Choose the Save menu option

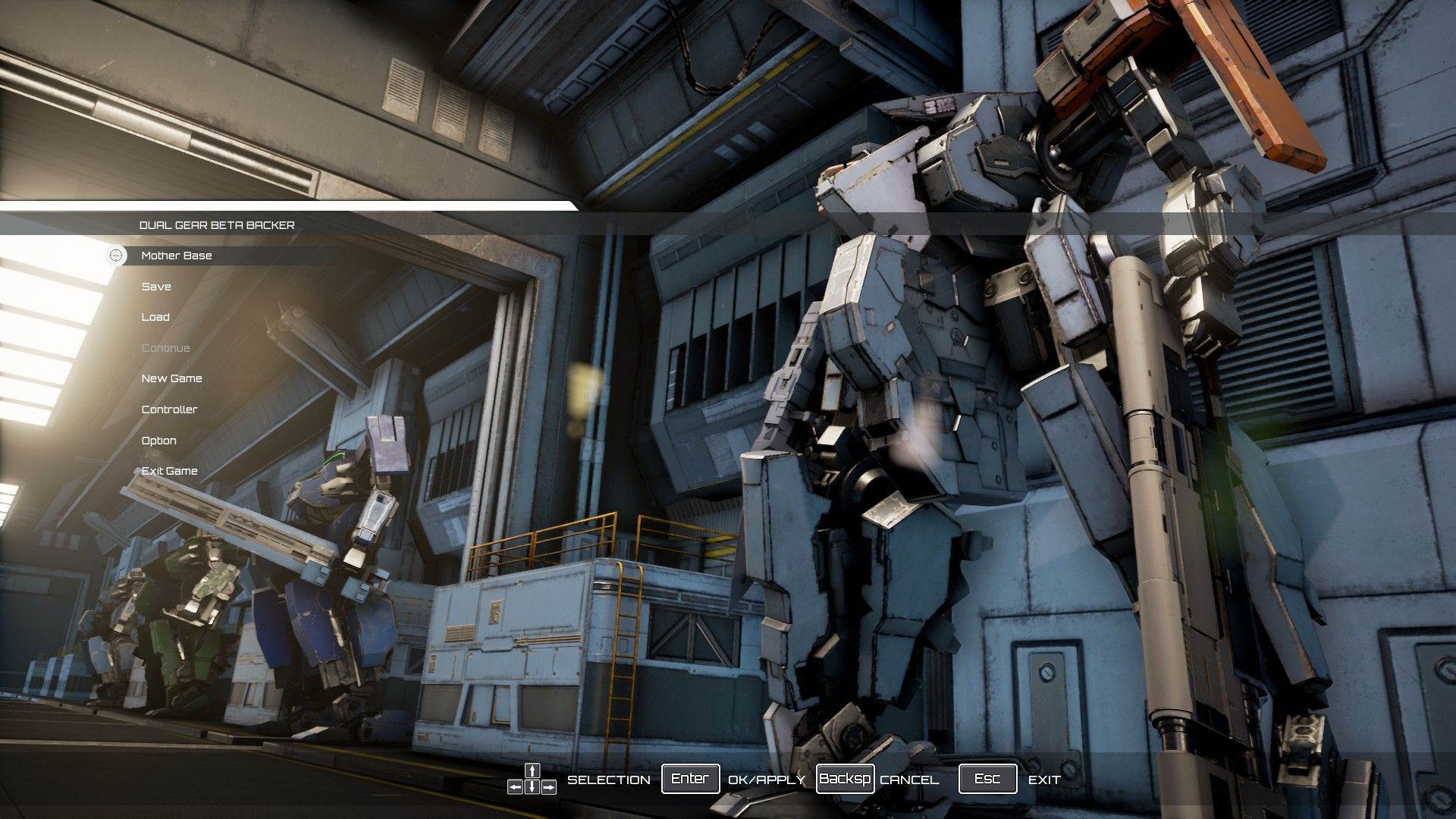point(156,287)
